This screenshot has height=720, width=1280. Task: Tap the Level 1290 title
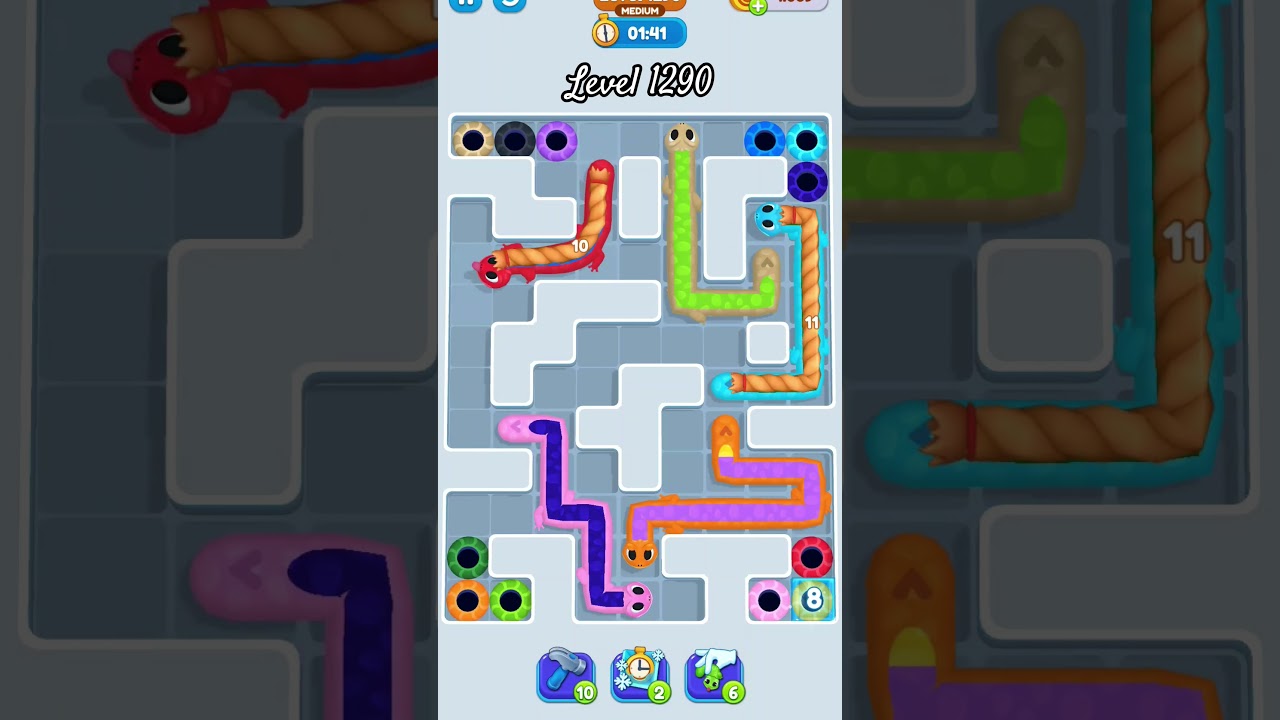pyautogui.click(x=638, y=80)
